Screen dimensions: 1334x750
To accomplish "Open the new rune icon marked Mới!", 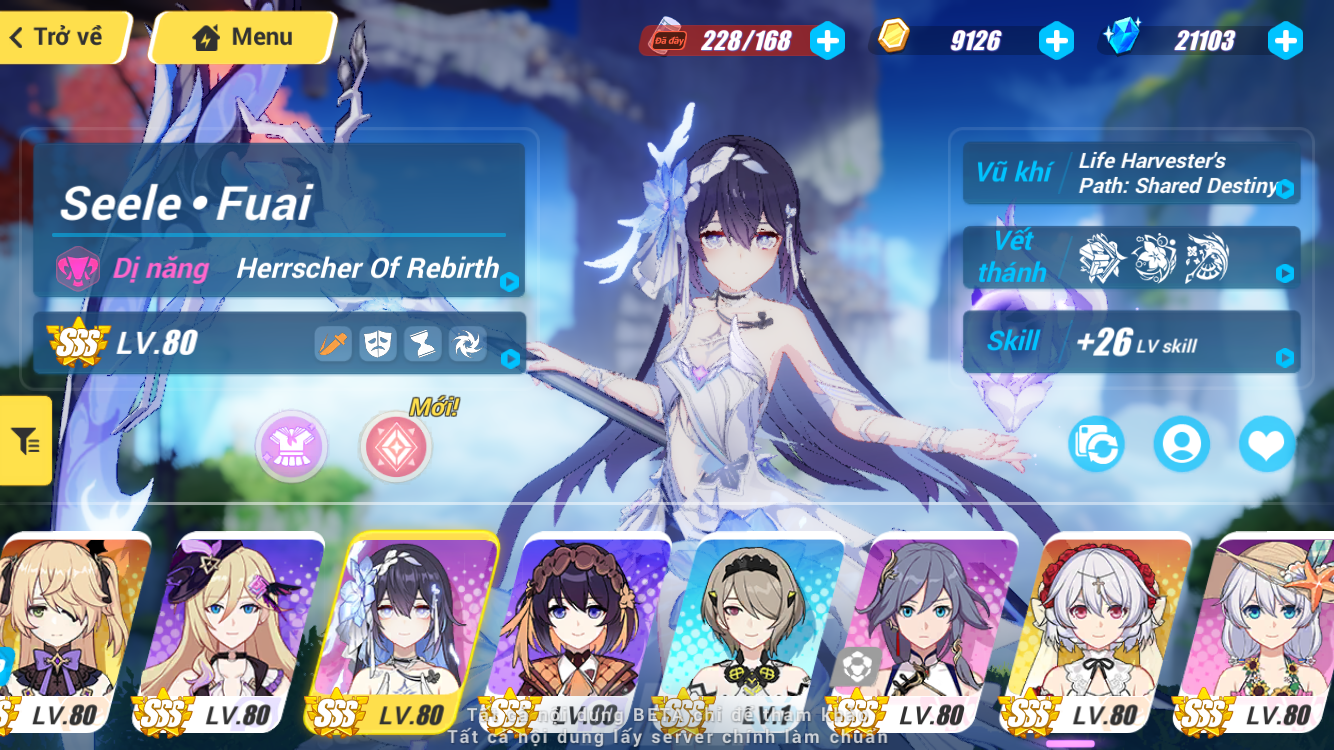I will pos(395,446).
